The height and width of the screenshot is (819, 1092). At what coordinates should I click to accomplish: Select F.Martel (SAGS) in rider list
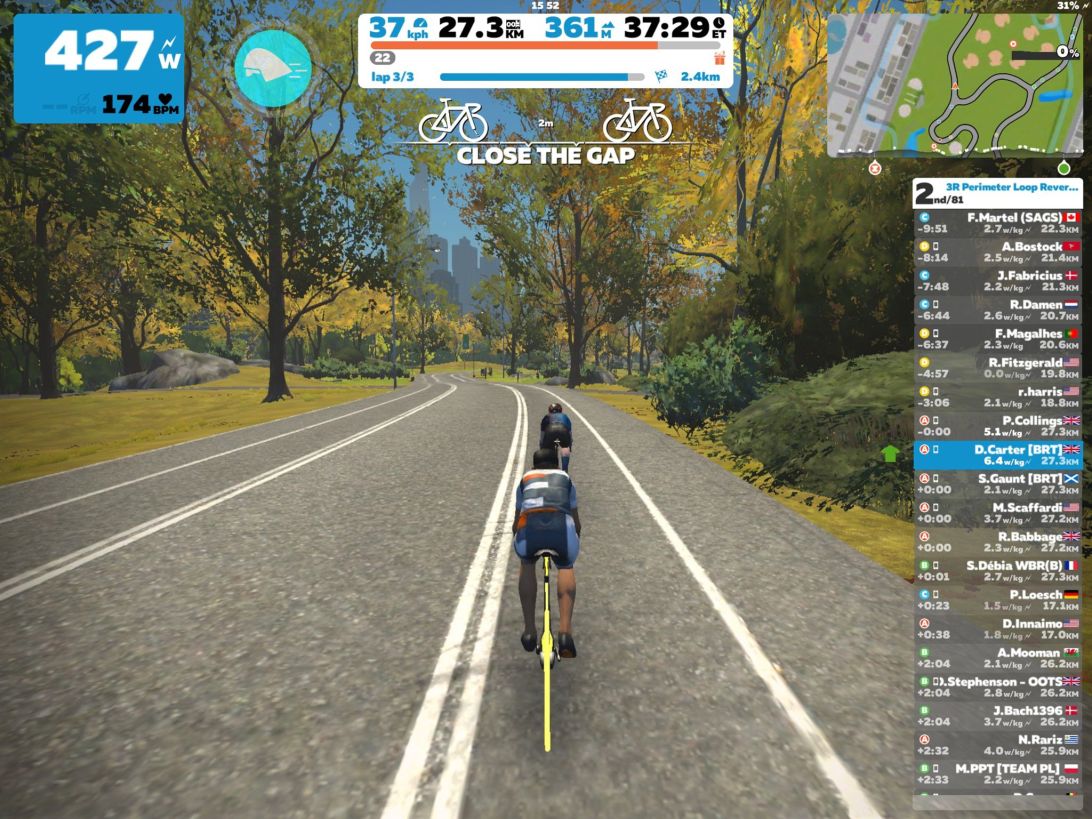[997, 223]
